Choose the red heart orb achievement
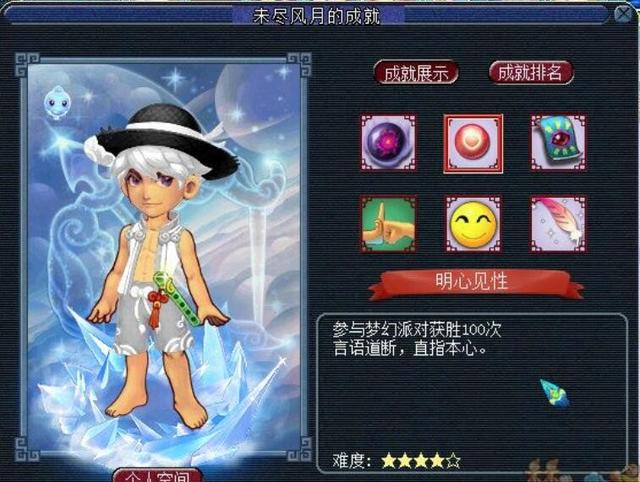This screenshot has height=482, width=640. click(x=473, y=143)
